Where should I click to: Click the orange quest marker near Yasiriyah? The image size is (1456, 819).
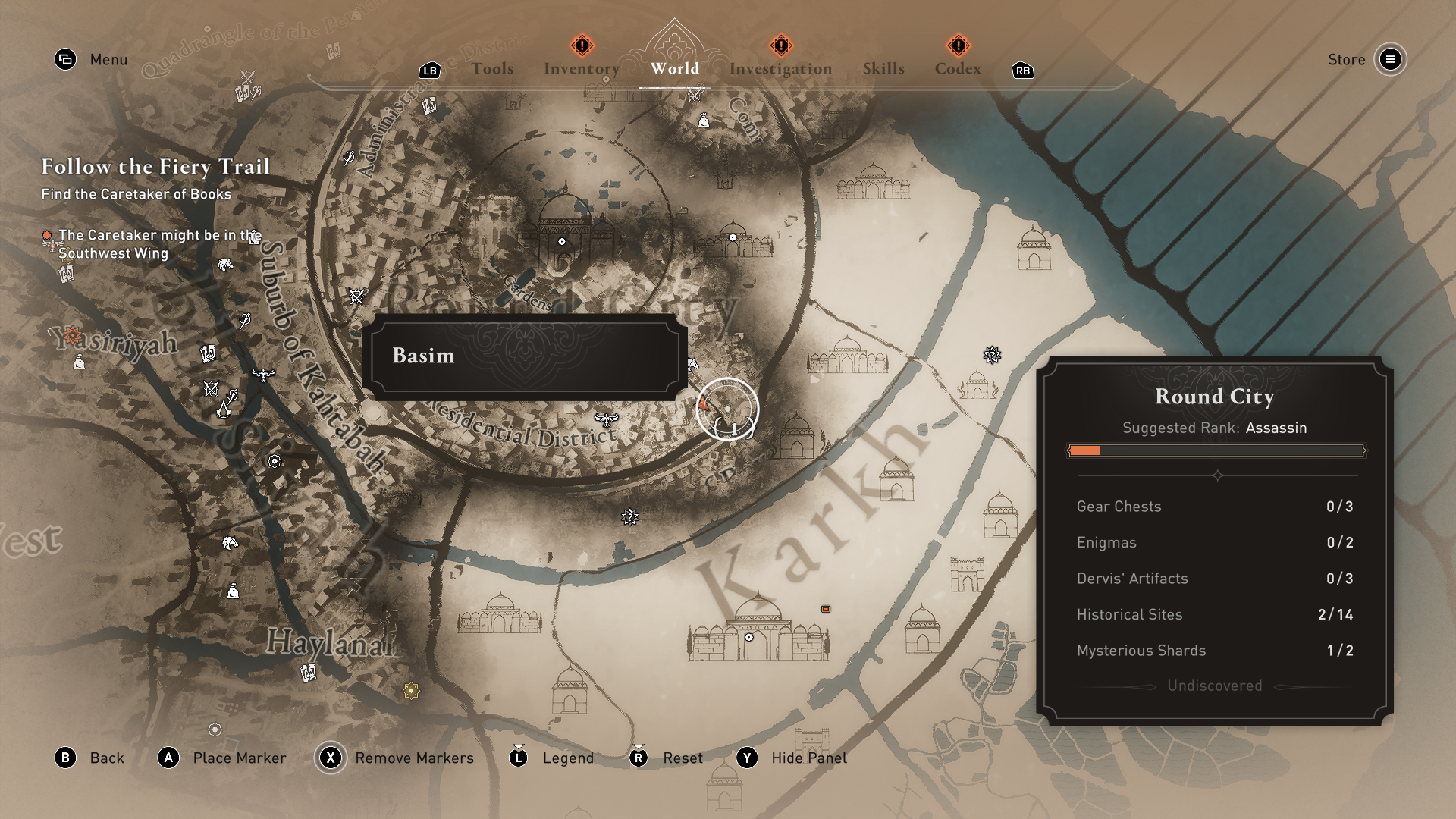tap(73, 334)
